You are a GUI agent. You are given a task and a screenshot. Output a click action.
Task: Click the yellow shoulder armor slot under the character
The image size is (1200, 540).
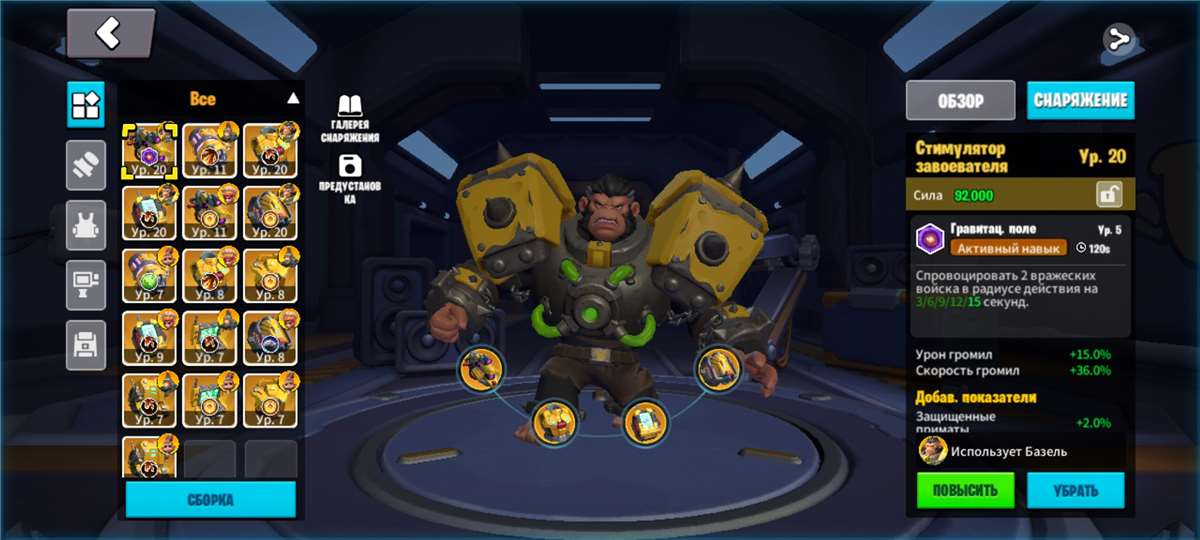coord(719,368)
